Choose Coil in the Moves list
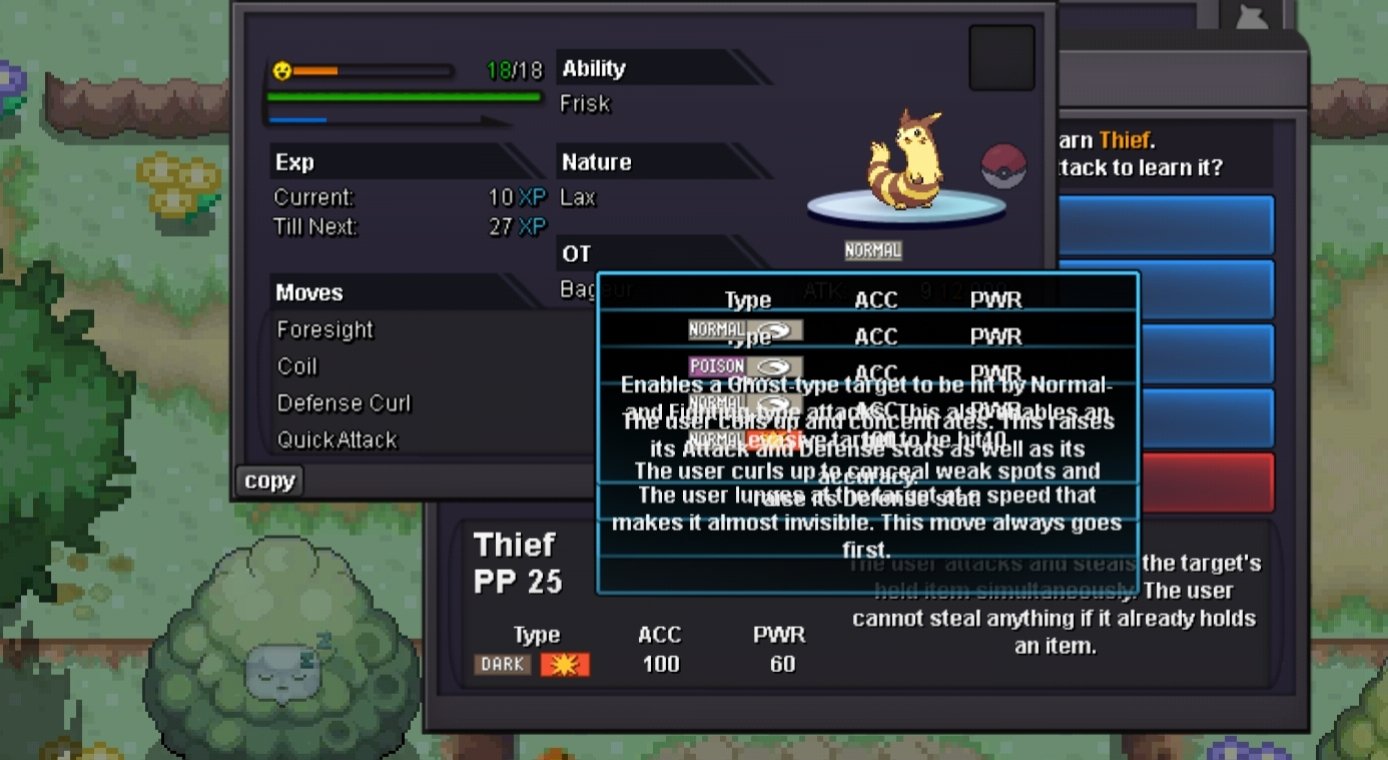The image size is (1388, 760). (x=298, y=367)
